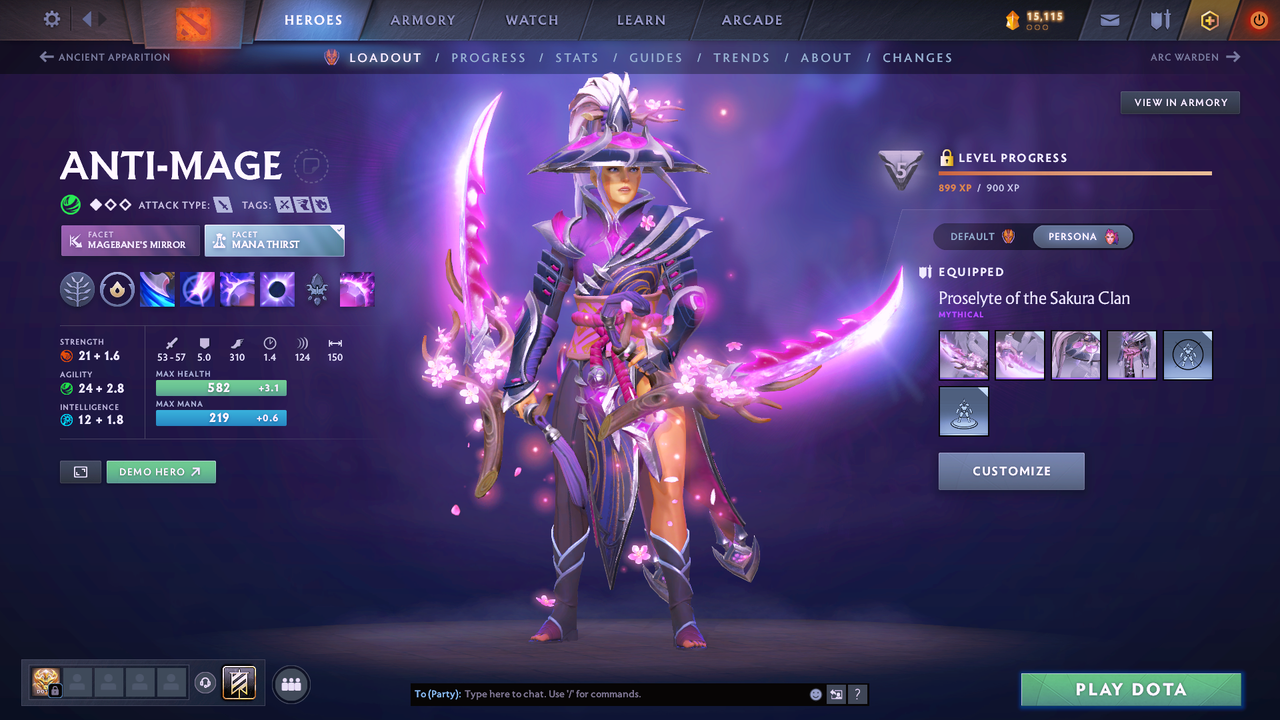
Task: Open the Blink ability icon
Action: click(x=197, y=289)
